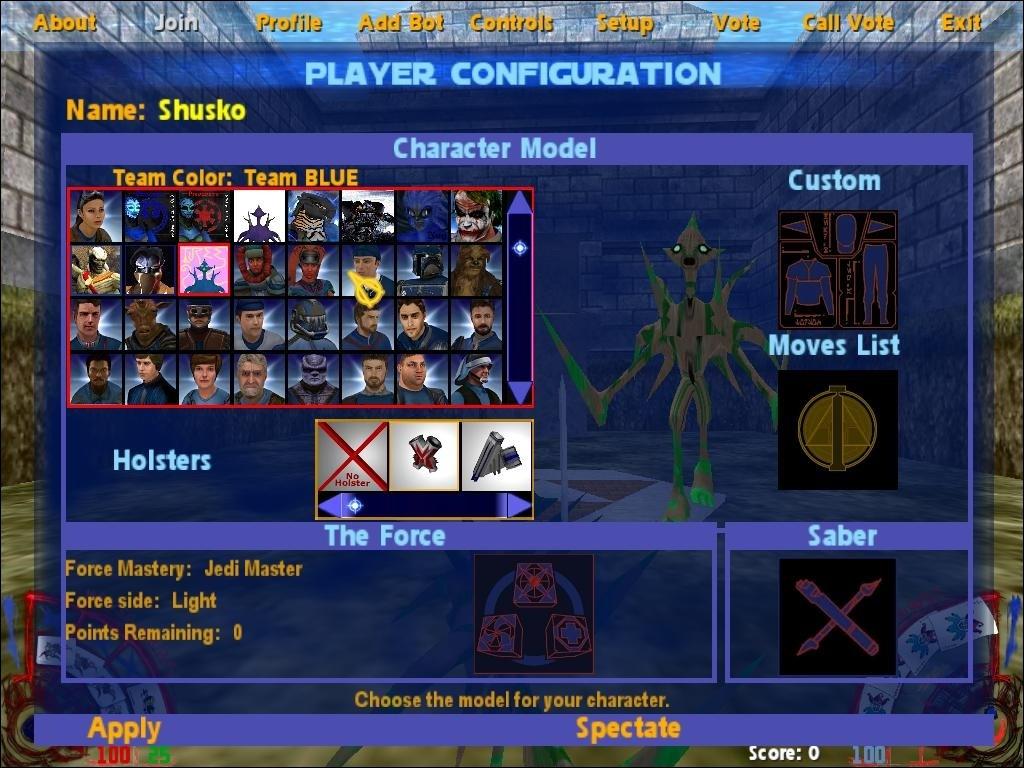Exit the game via the Exit menu
The width and height of the screenshot is (1024, 768).
click(960, 22)
